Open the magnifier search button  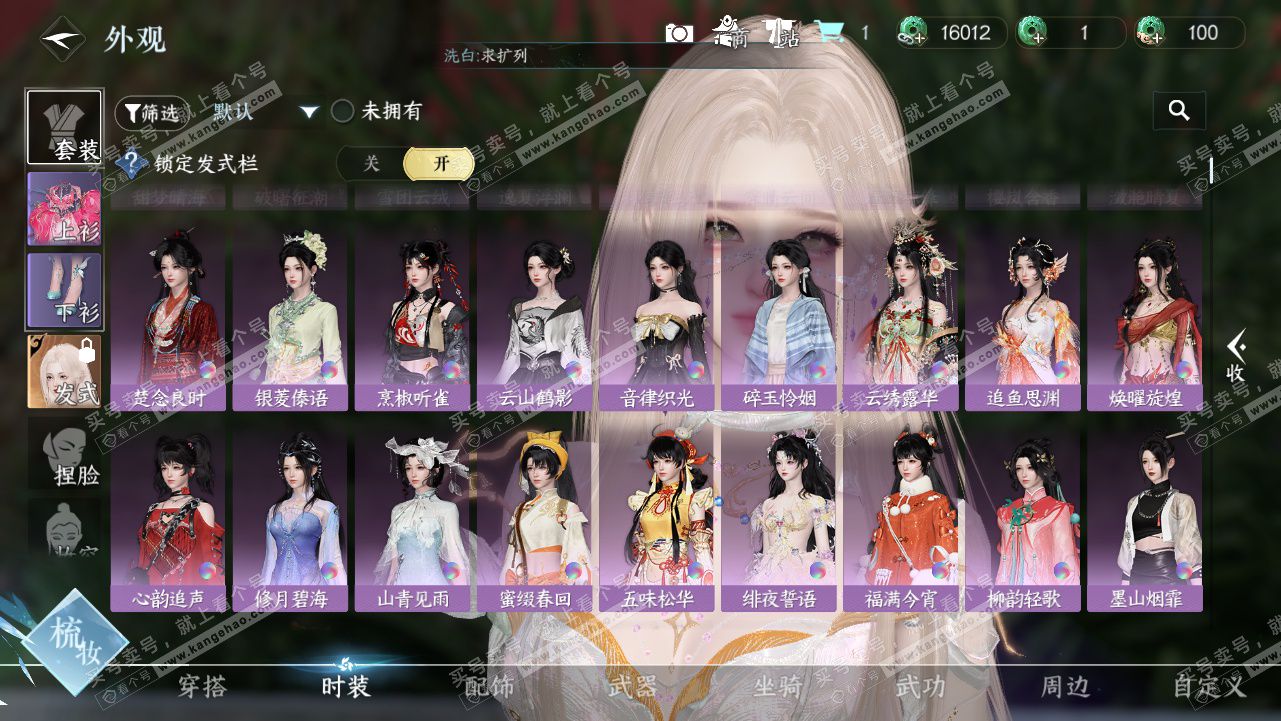tap(1179, 111)
